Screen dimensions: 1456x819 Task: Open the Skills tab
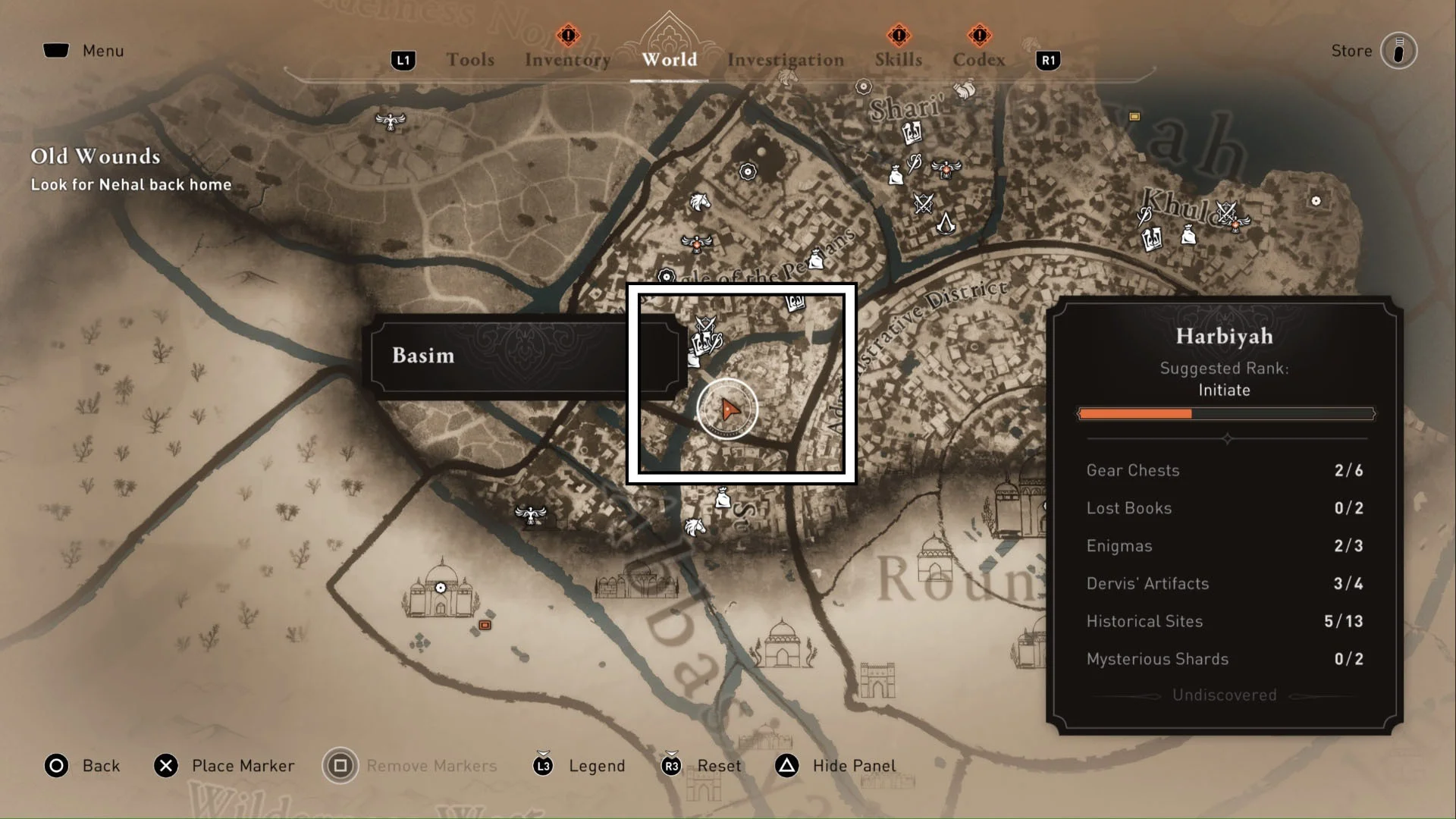click(899, 59)
